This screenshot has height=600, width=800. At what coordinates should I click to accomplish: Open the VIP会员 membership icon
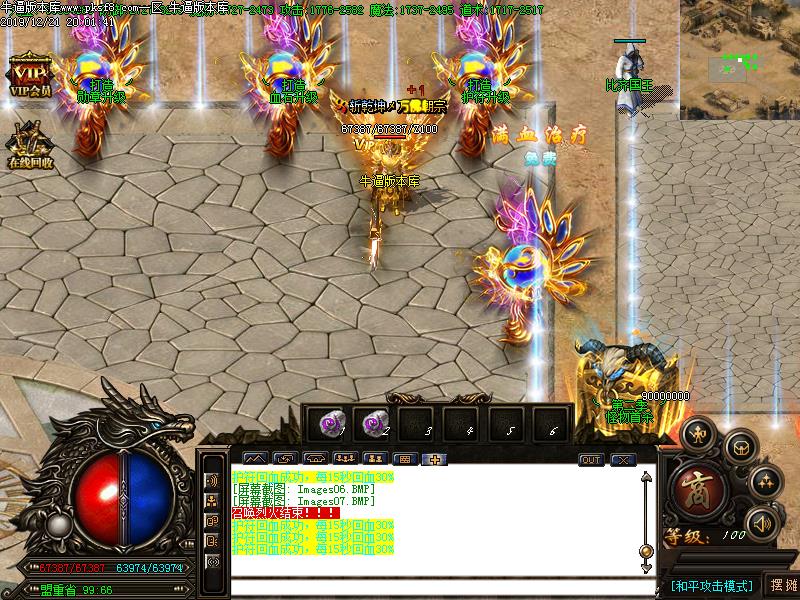[30, 77]
